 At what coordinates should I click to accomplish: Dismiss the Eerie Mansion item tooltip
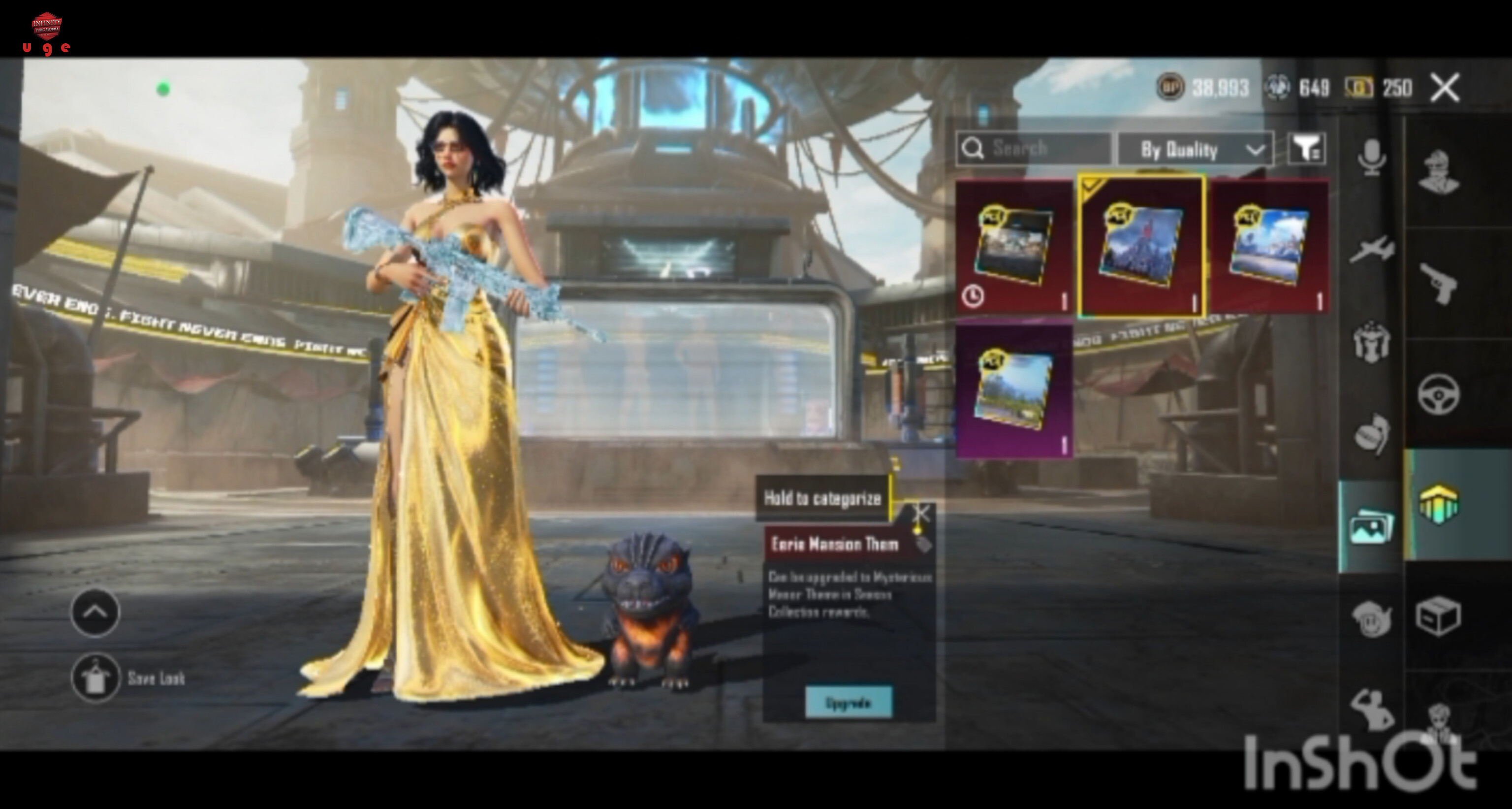[x=920, y=514]
